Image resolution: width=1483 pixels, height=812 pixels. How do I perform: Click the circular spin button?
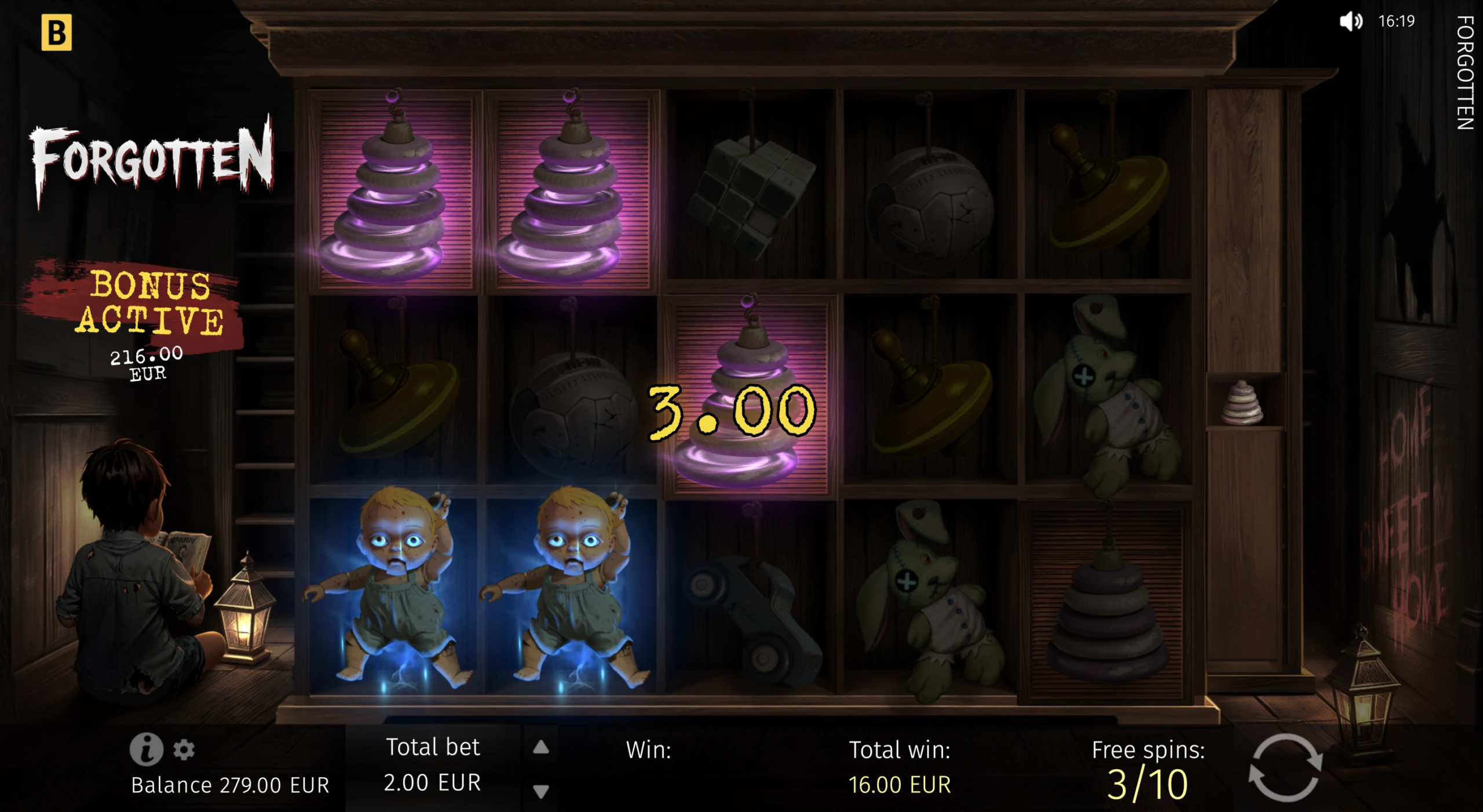[x=1285, y=768]
